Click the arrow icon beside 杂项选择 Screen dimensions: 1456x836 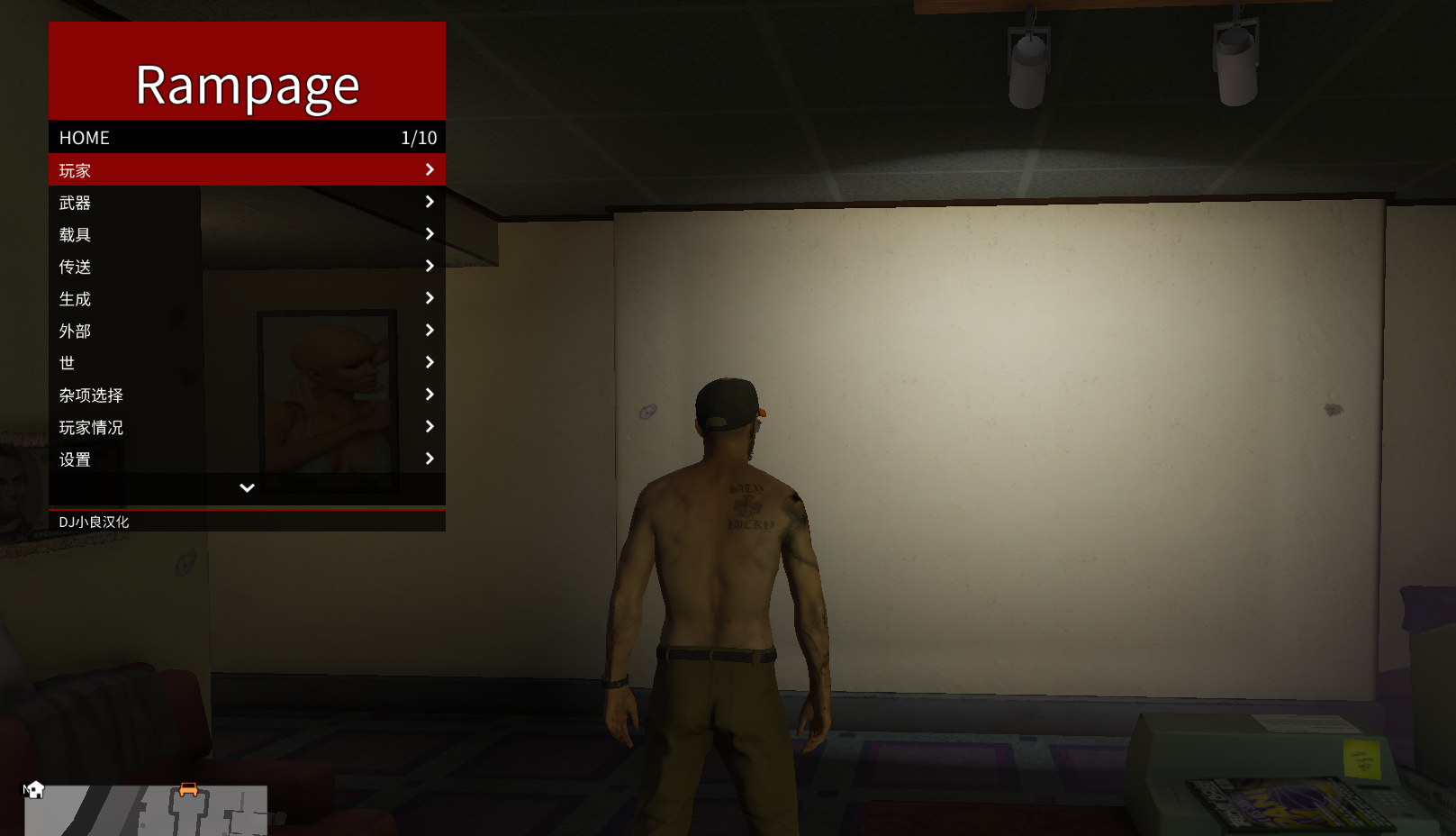tap(430, 394)
